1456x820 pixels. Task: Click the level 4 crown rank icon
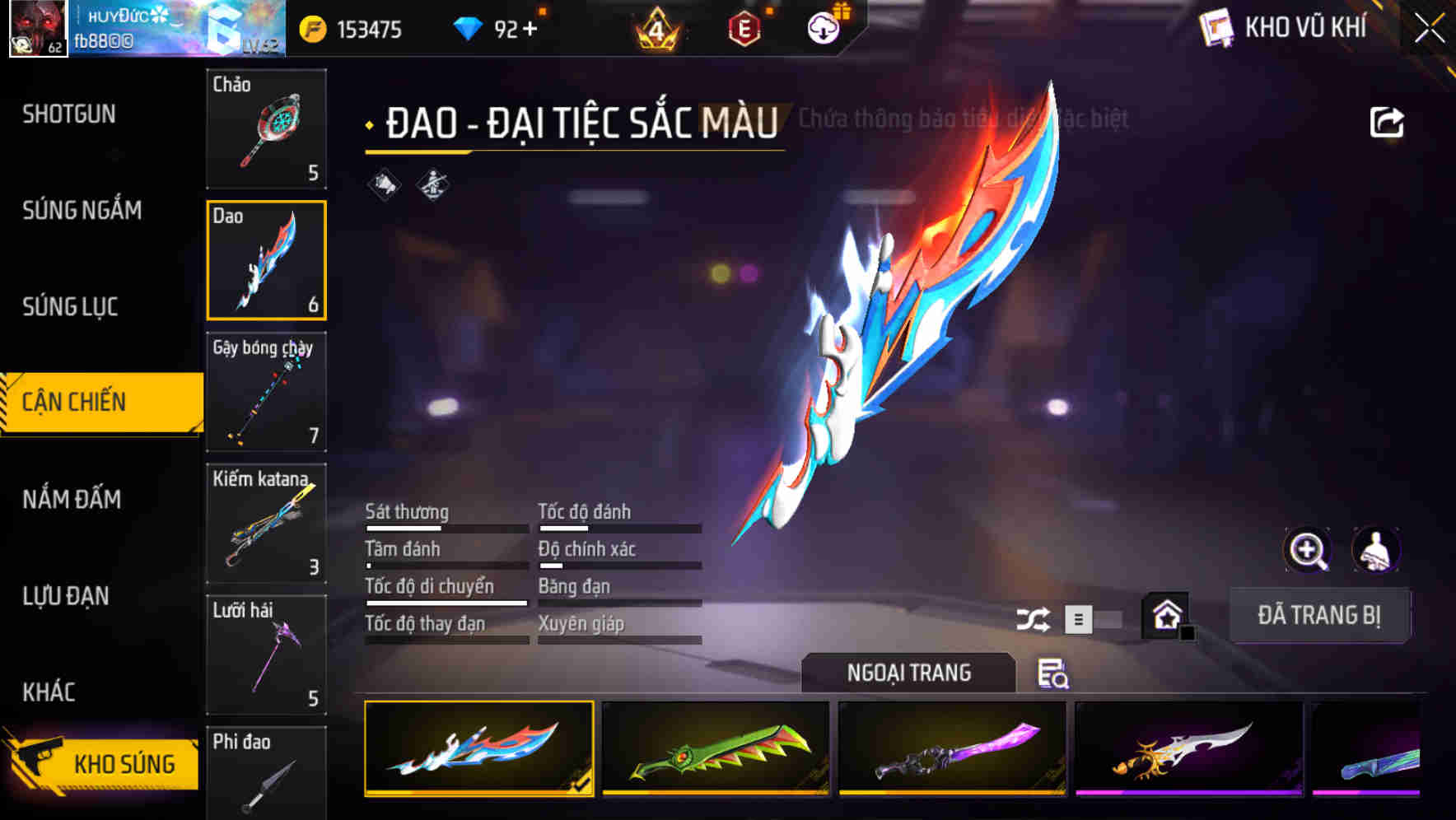[x=659, y=30]
